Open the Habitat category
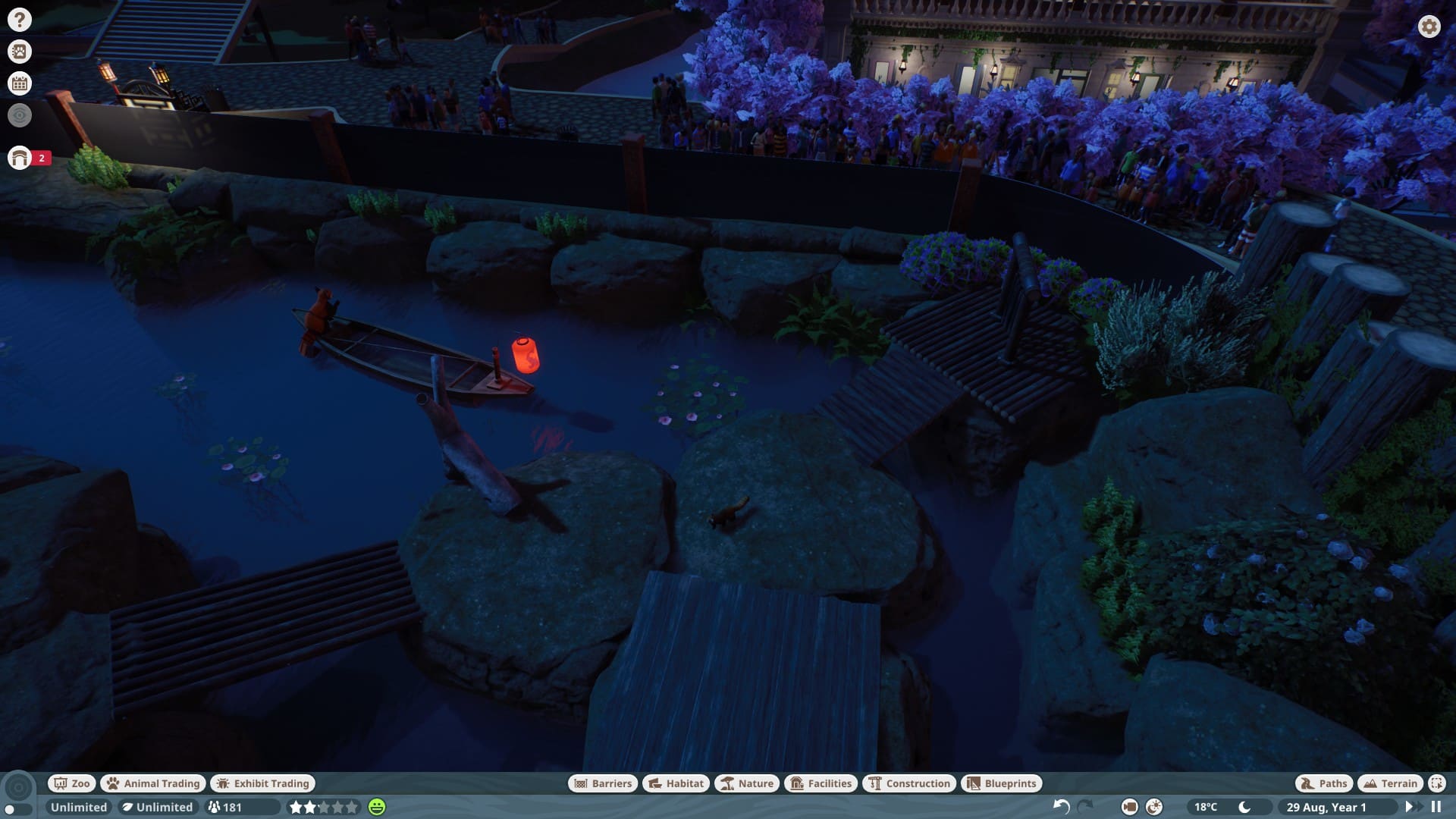 pos(676,783)
